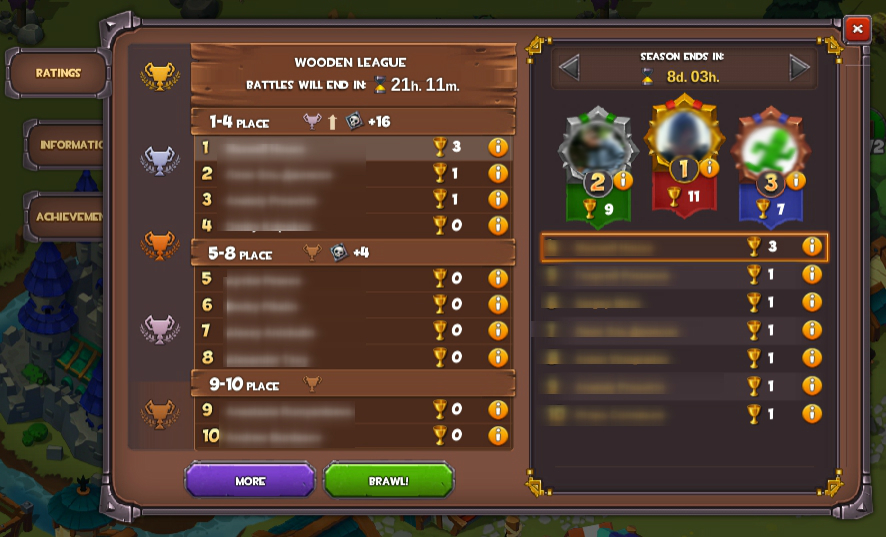Select the silver trophy league icon

click(x=160, y=158)
